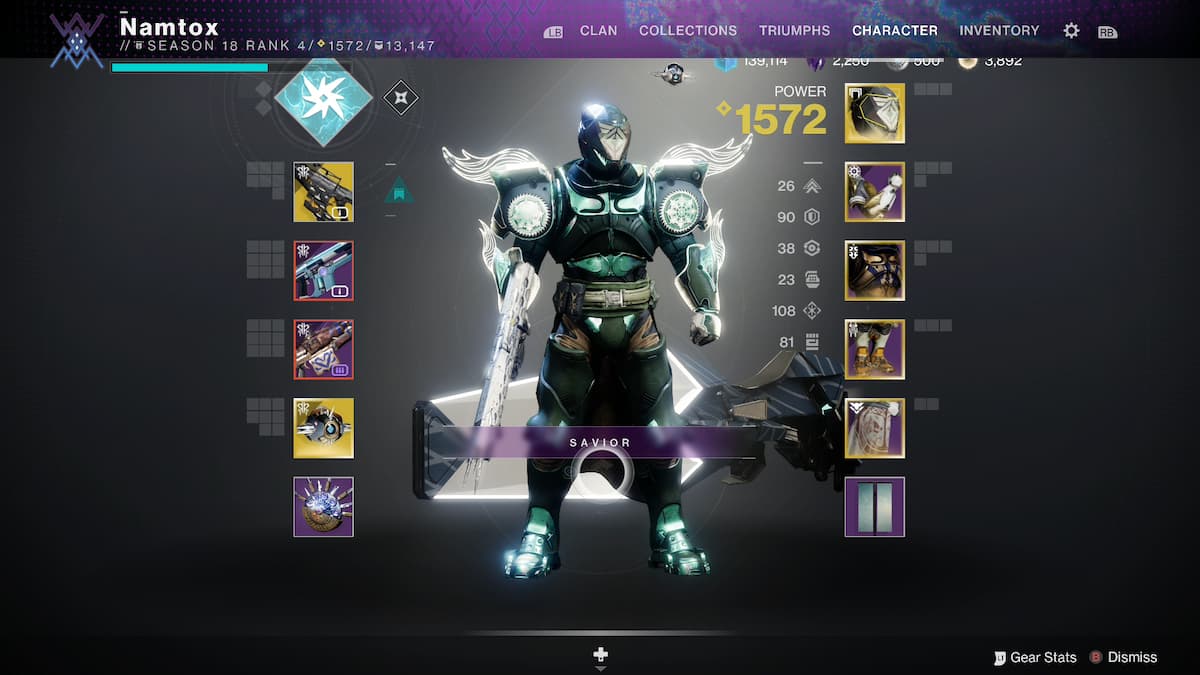This screenshot has height=675, width=1200.
Task: Select the exotic helmet slot
Action: [875, 113]
